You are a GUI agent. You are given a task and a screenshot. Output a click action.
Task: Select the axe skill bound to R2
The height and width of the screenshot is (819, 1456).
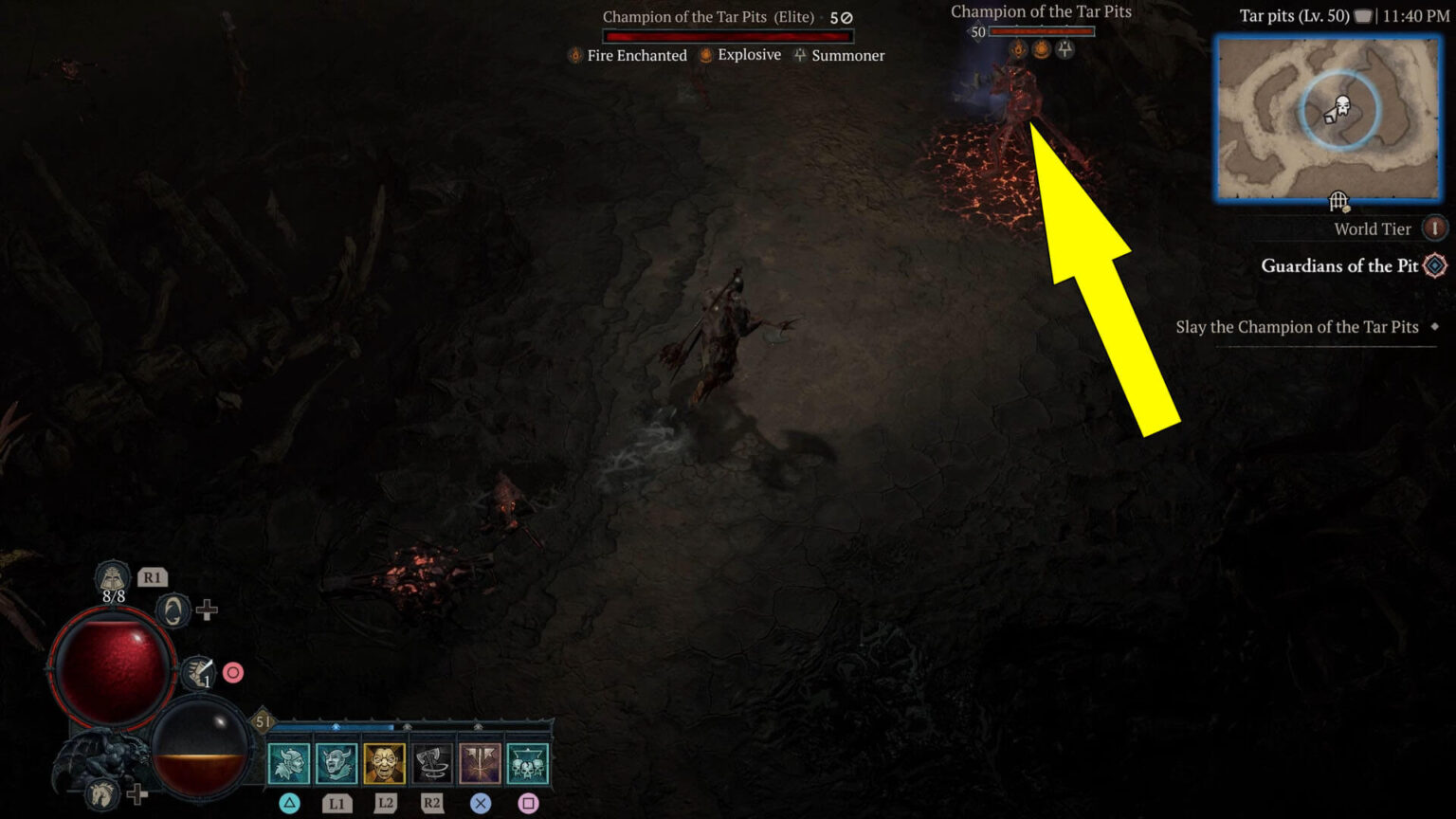pyautogui.click(x=431, y=761)
